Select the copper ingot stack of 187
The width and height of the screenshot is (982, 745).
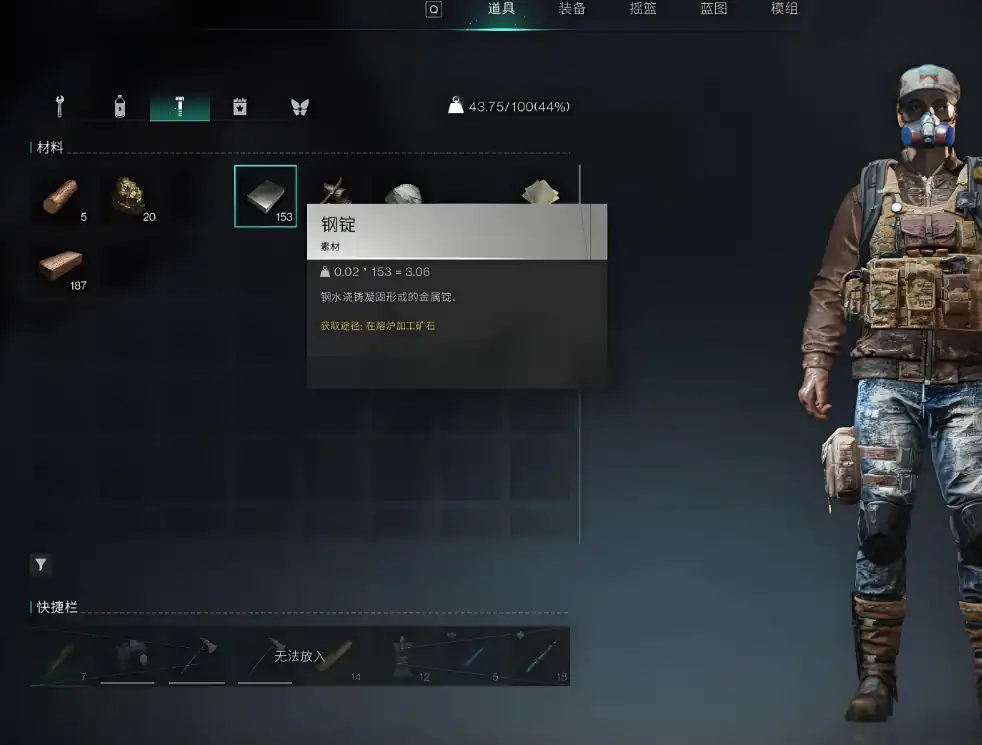tap(61, 266)
